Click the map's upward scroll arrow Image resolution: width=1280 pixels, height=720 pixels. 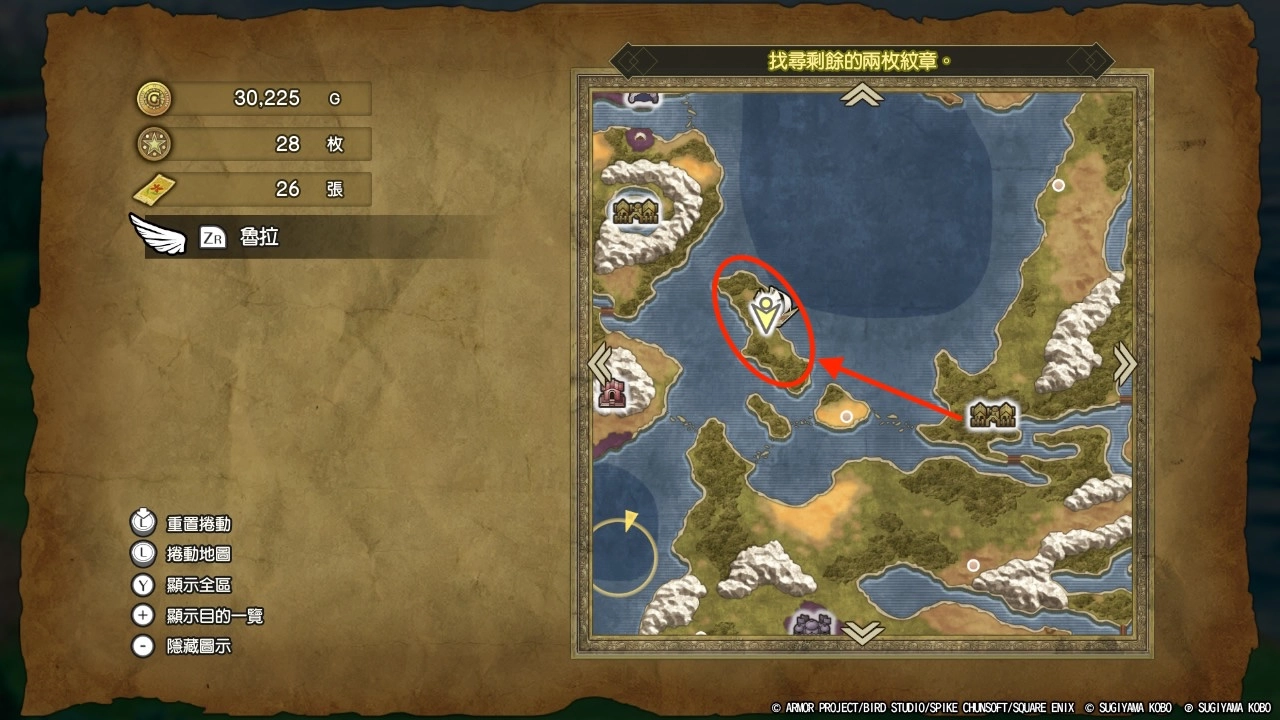pyautogui.click(x=861, y=96)
